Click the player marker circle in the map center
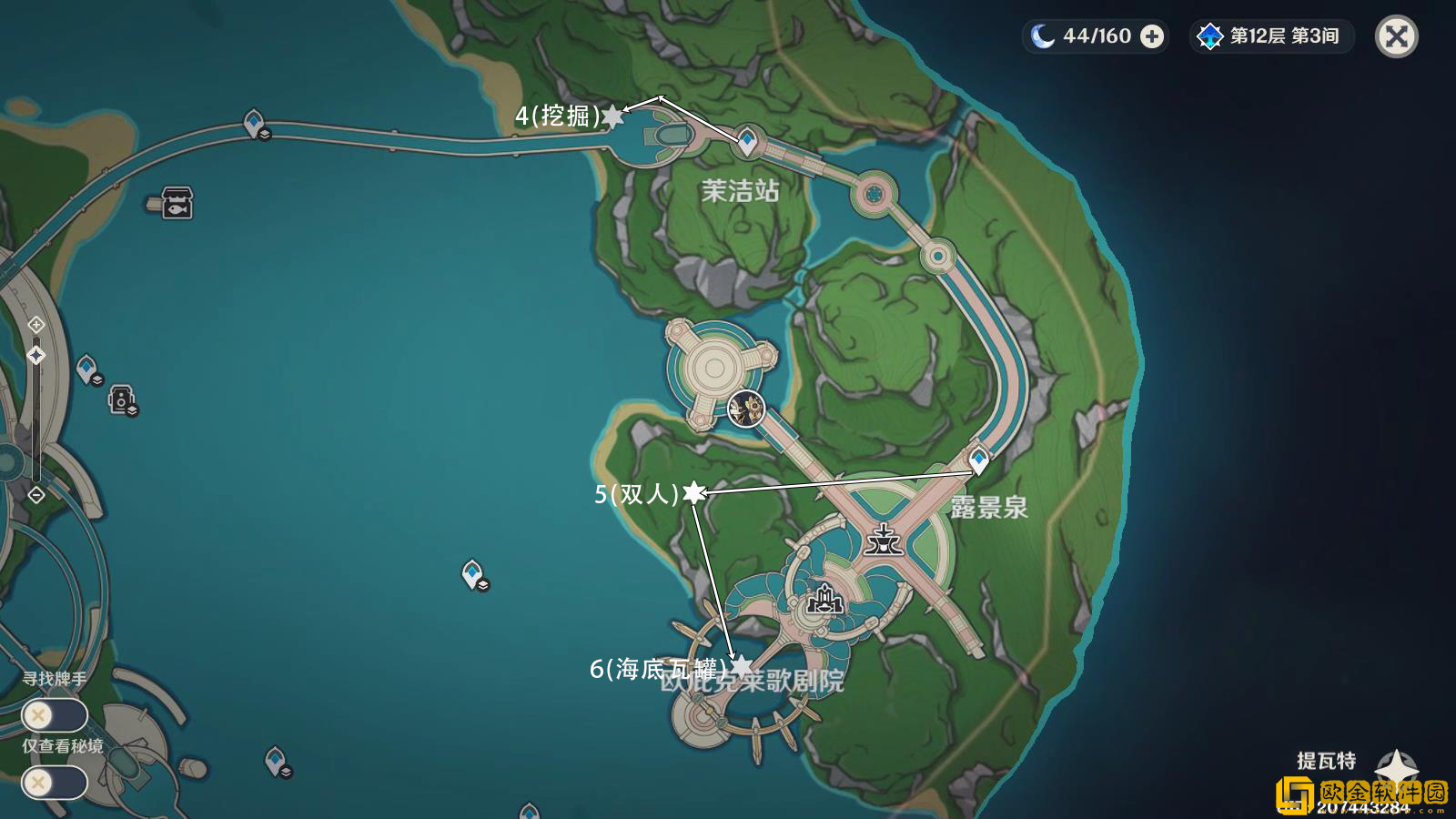This screenshot has height=819, width=1456. pos(746,409)
